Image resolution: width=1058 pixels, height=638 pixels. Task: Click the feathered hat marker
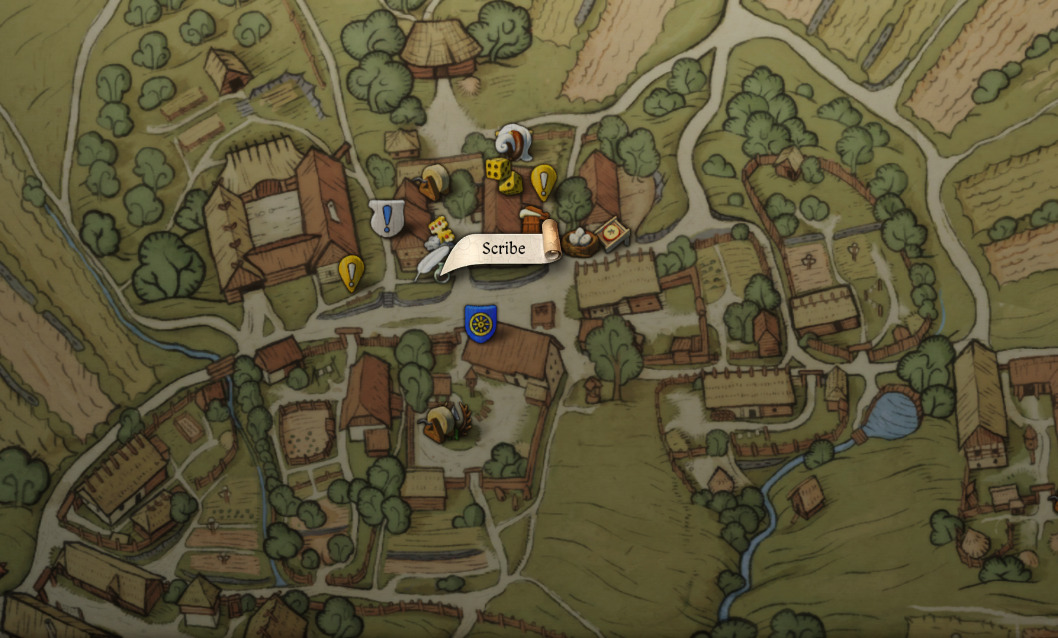pos(513,141)
